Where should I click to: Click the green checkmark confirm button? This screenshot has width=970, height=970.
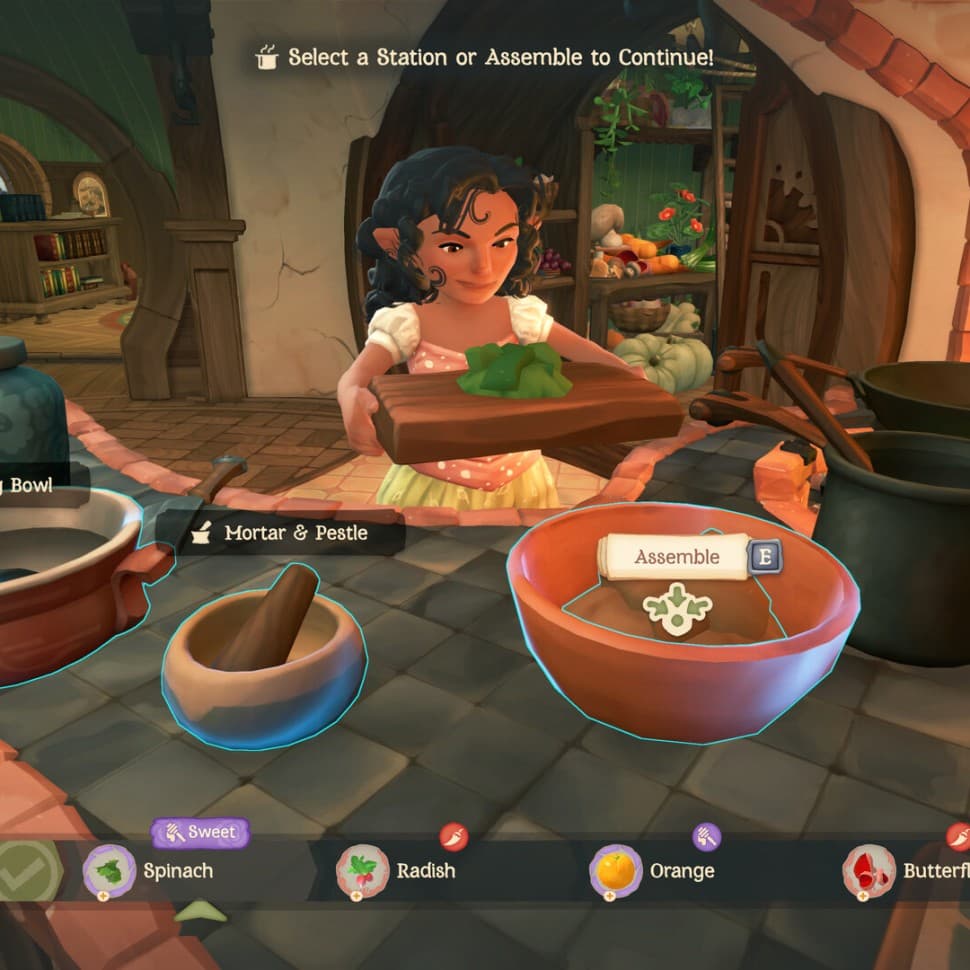coord(25,870)
